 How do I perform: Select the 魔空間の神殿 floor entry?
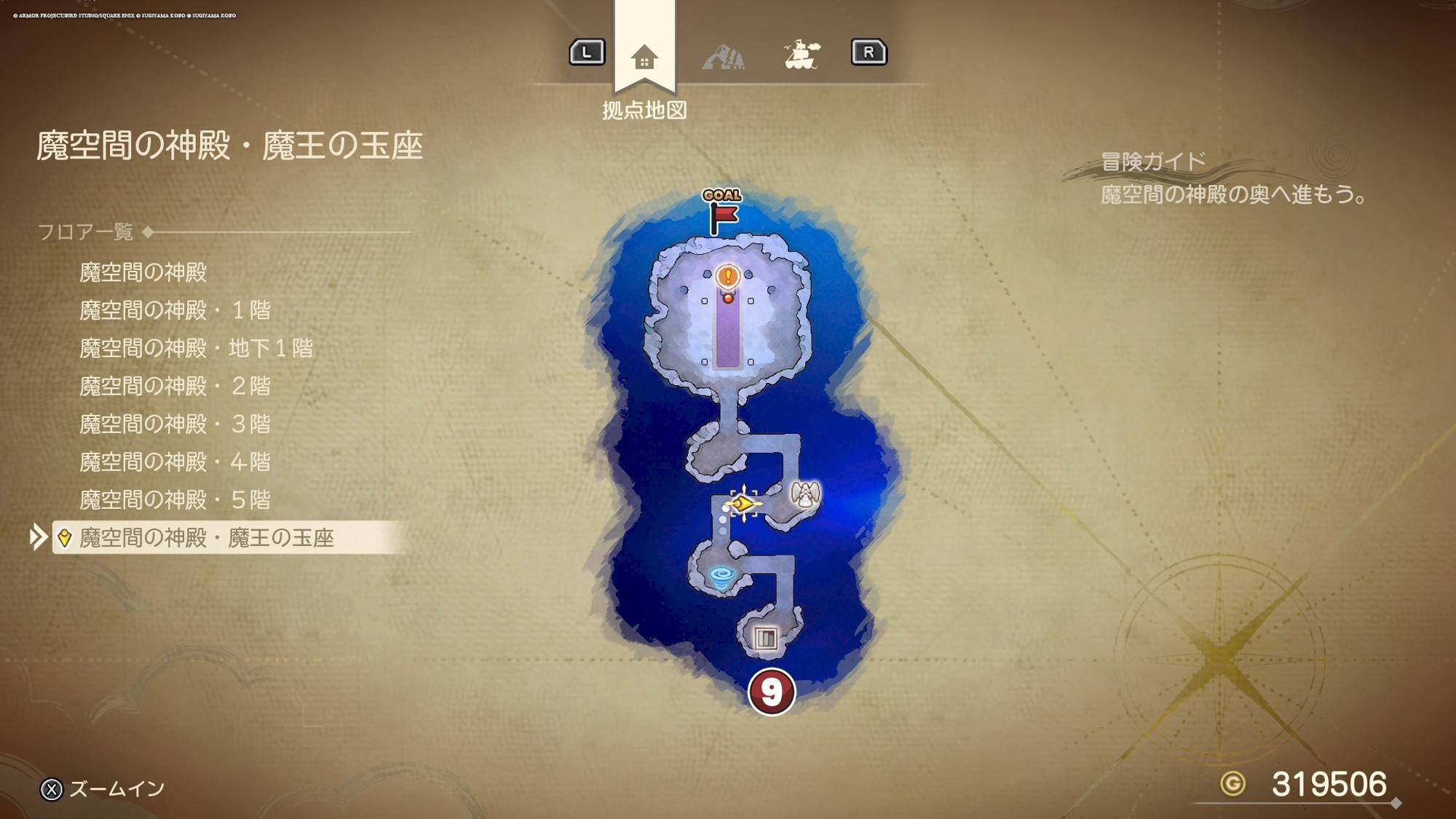(x=143, y=272)
